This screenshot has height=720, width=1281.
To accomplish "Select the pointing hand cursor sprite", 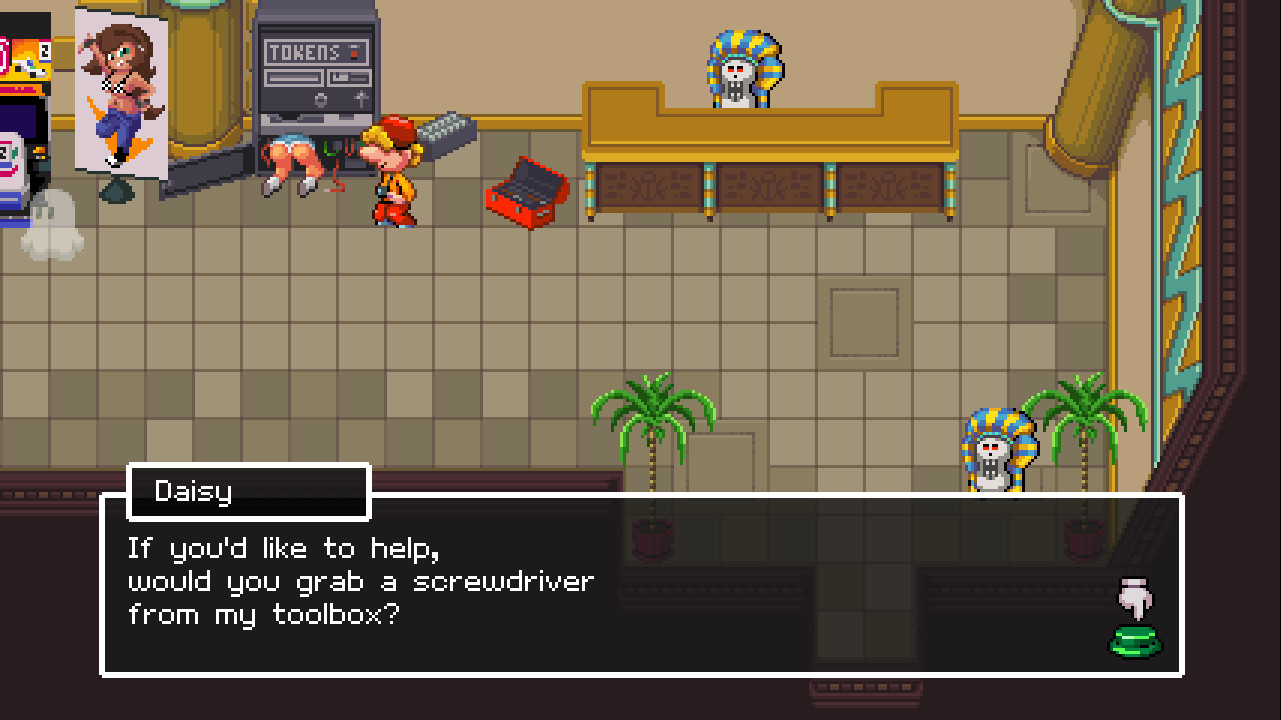I will [x=1135, y=598].
